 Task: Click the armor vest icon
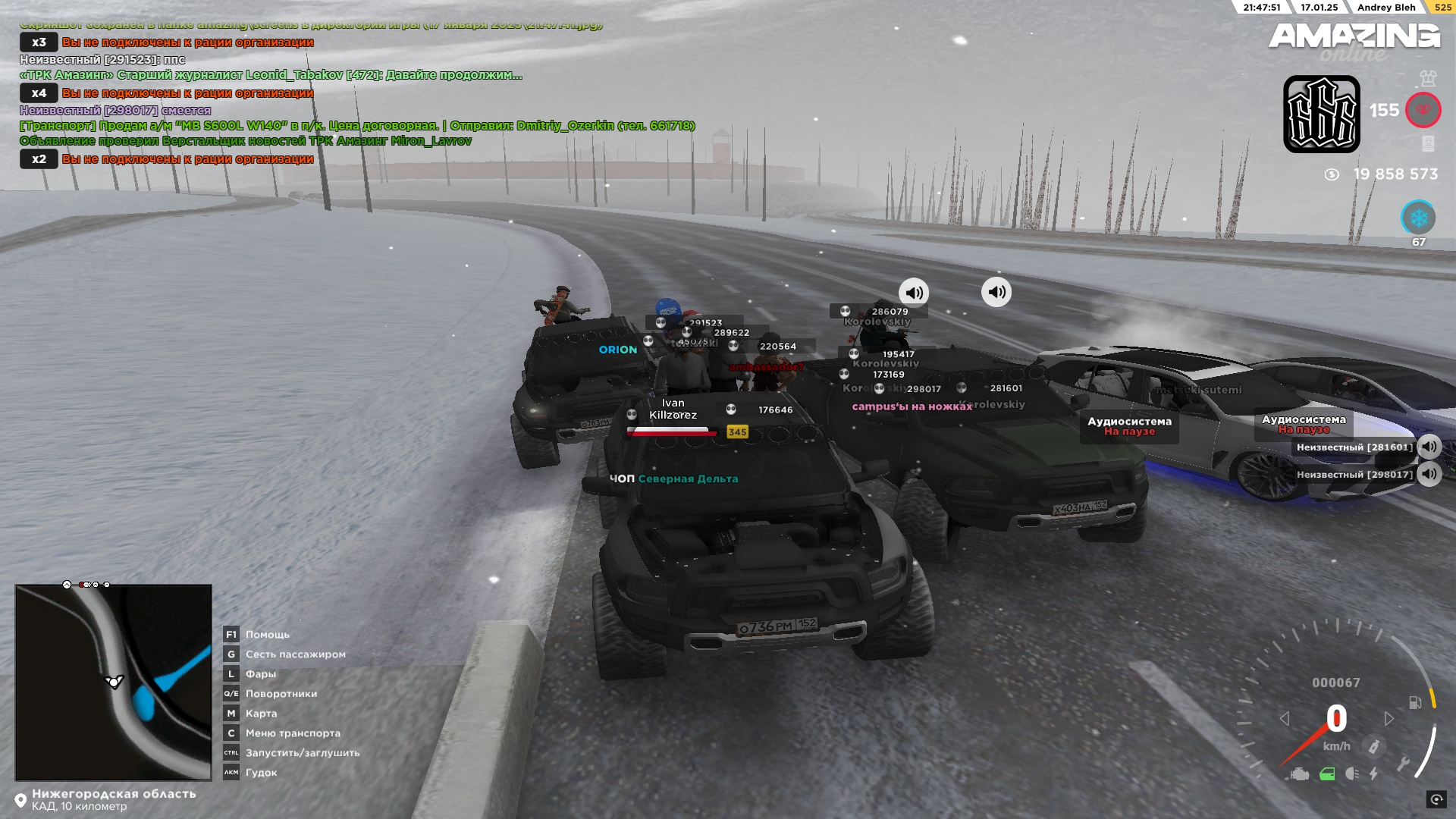coord(1428,77)
